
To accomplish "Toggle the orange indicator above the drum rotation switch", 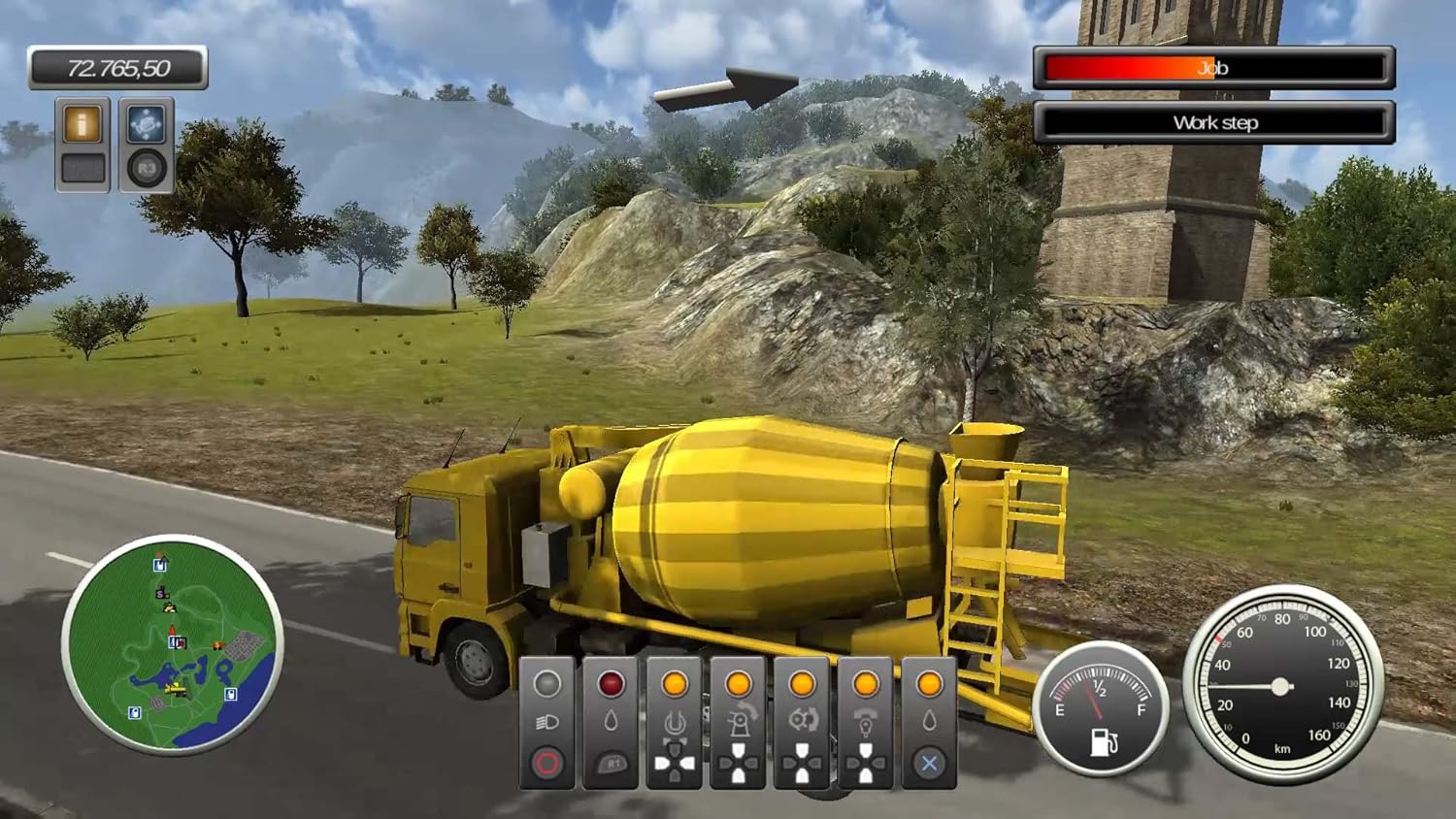I will 676,681.
